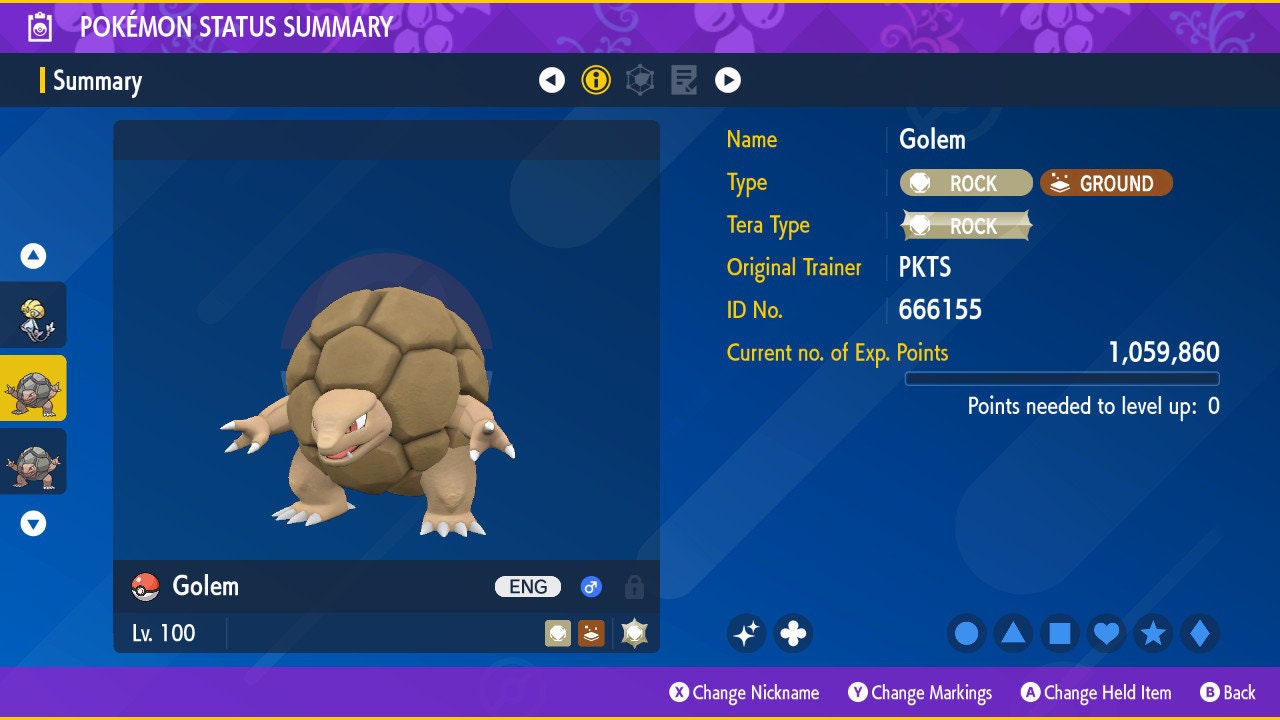Image resolution: width=1280 pixels, height=720 pixels.
Task: Go to the next summary page arrow
Action: tap(728, 80)
